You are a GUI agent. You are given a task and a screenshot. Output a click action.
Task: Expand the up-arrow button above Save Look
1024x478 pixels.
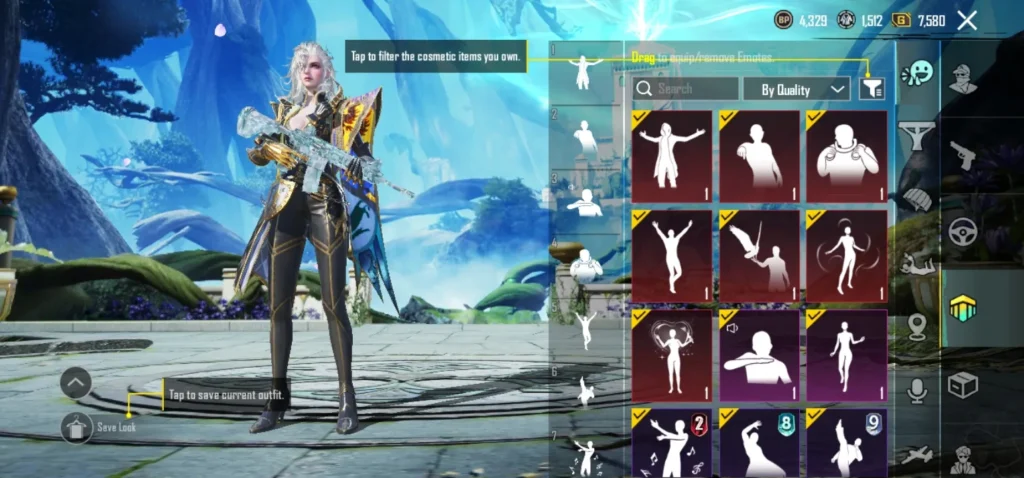(x=76, y=383)
